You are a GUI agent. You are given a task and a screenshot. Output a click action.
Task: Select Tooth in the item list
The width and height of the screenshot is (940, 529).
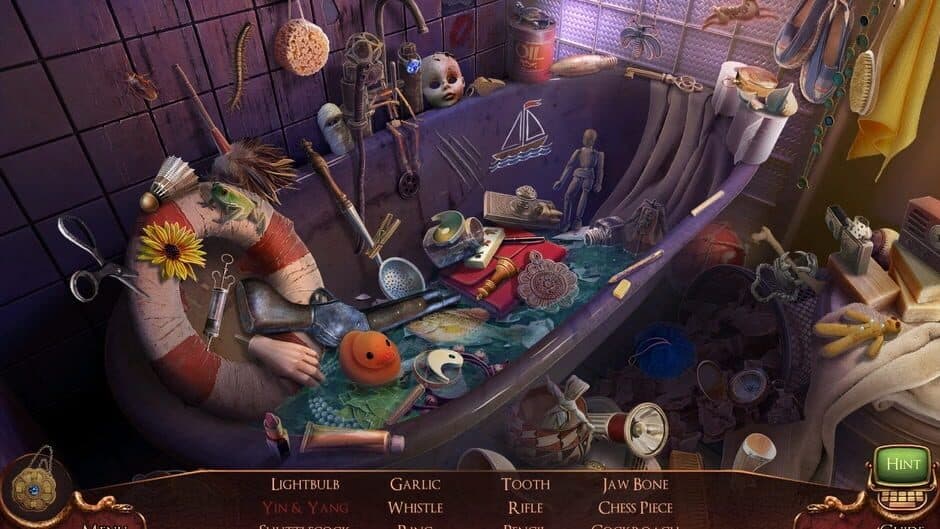click(525, 485)
